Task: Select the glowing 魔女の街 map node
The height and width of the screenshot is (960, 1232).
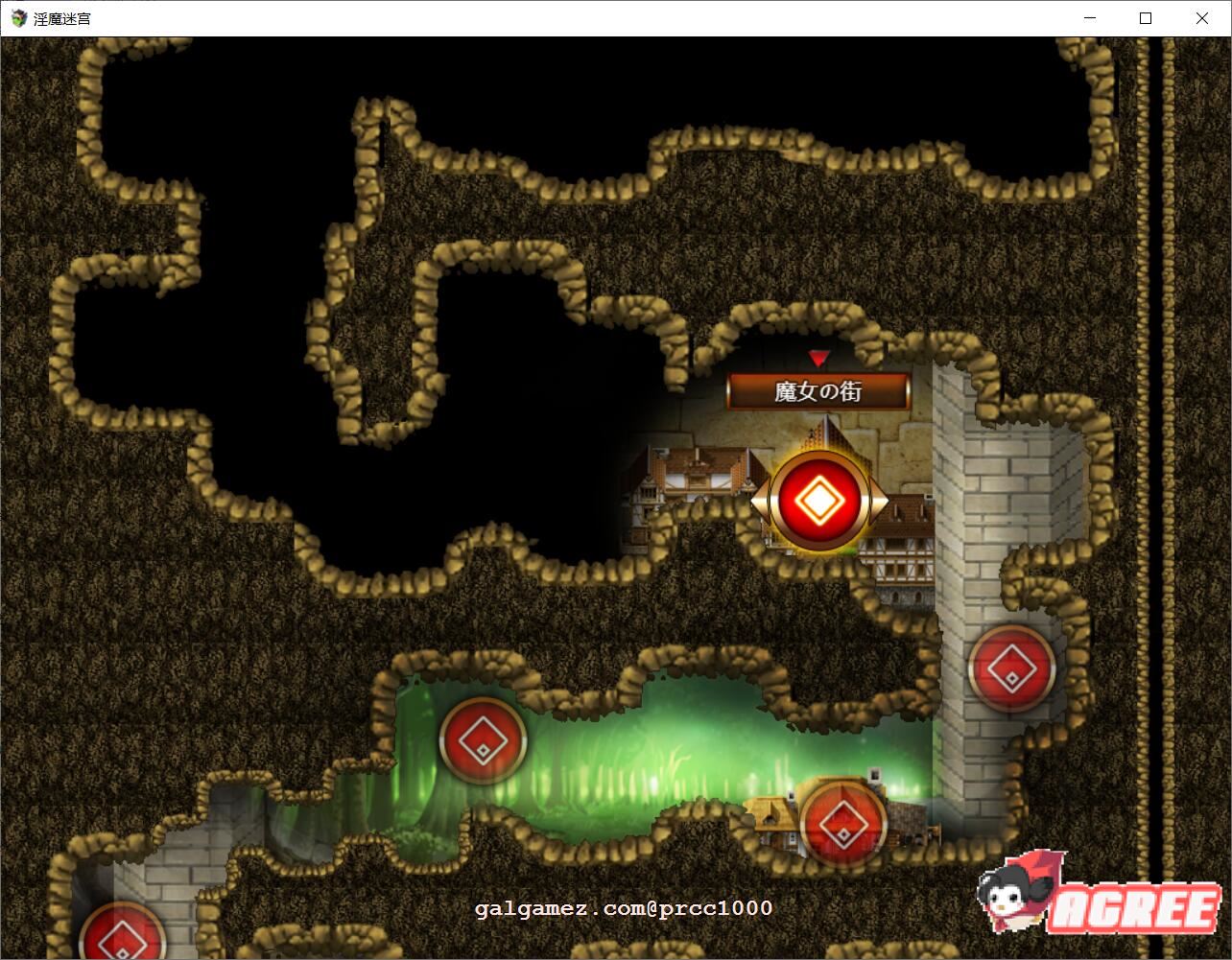Action: point(817,499)
